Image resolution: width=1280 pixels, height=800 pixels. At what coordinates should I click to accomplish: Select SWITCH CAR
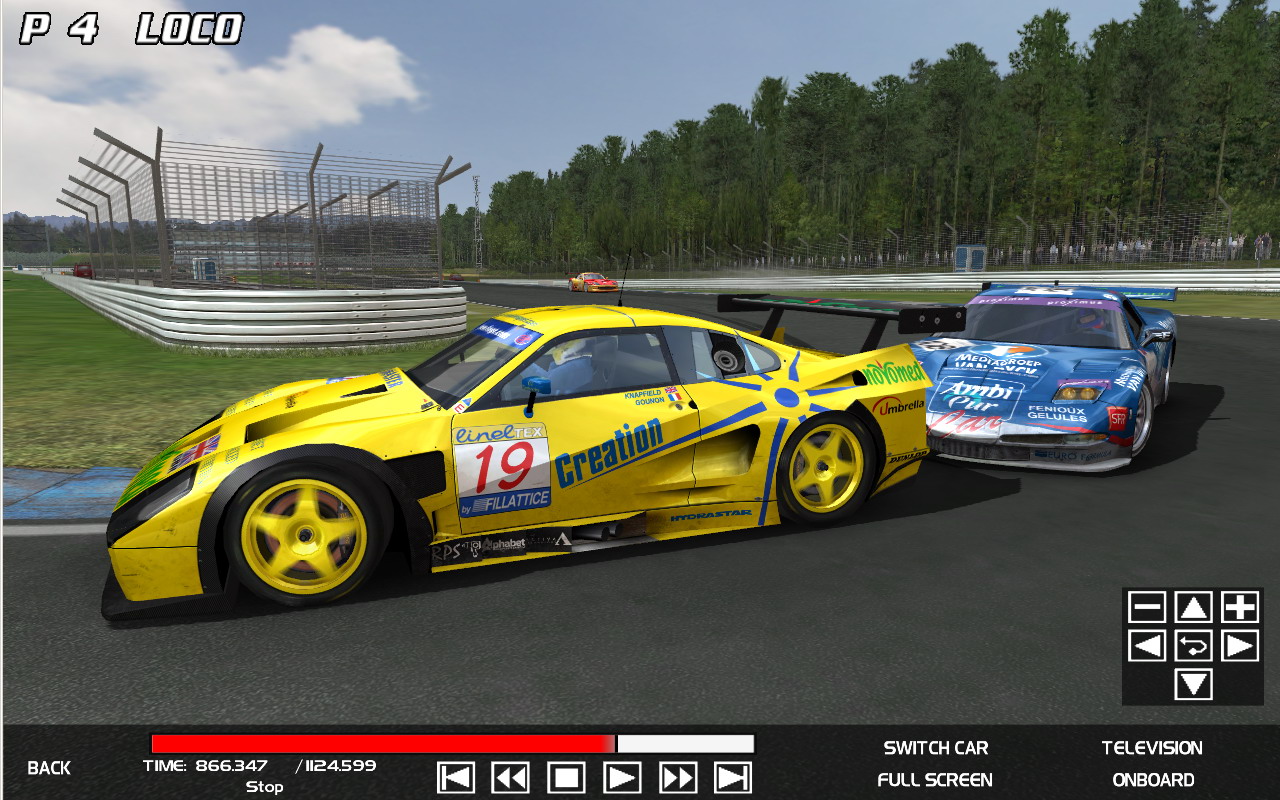(936, 748)
